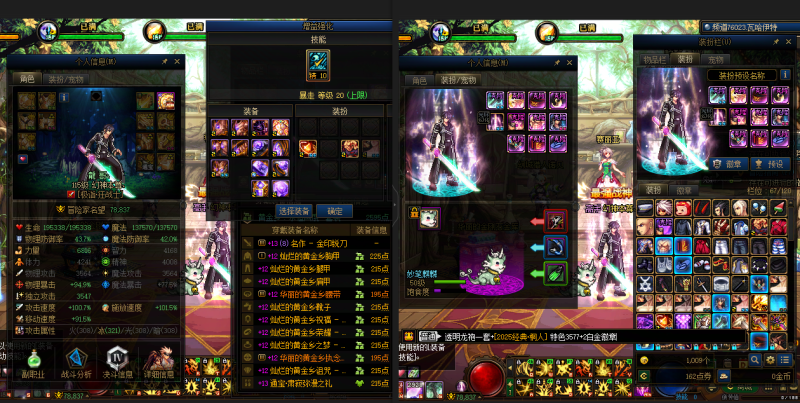Switch to the 物品栏 items tab
The image size is (800, 403).
click(x=656, y=59)
